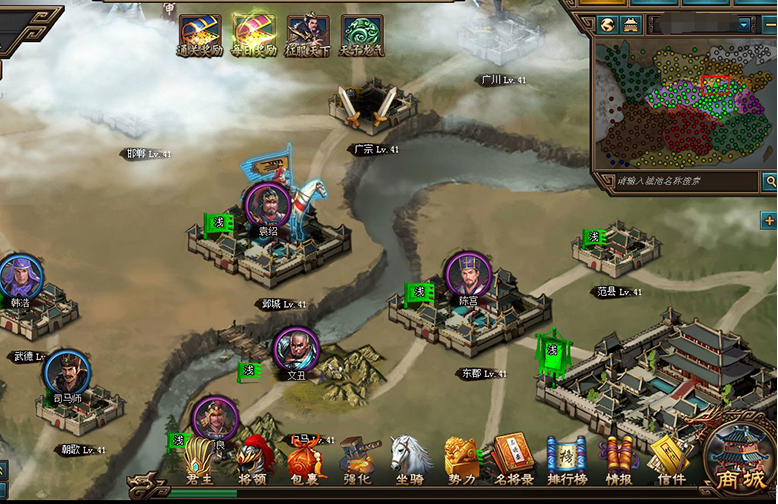Viewport: 778px width, 504px height.
Task: Click the magnifying glass search button
Action: pyautogui.click(x=769, y=181)
